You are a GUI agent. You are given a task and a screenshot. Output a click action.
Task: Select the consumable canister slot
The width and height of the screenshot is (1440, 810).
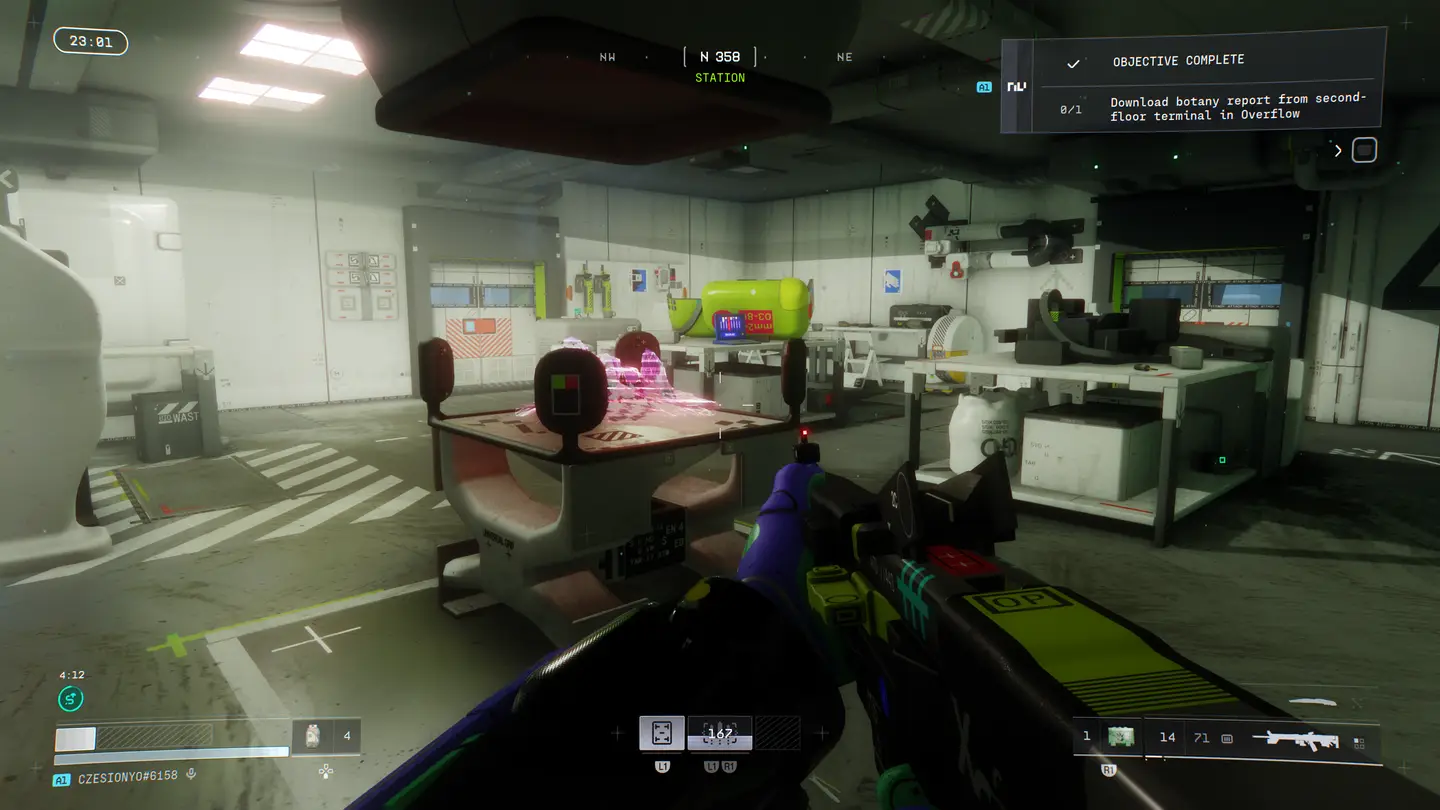click(x=312, y=736)
